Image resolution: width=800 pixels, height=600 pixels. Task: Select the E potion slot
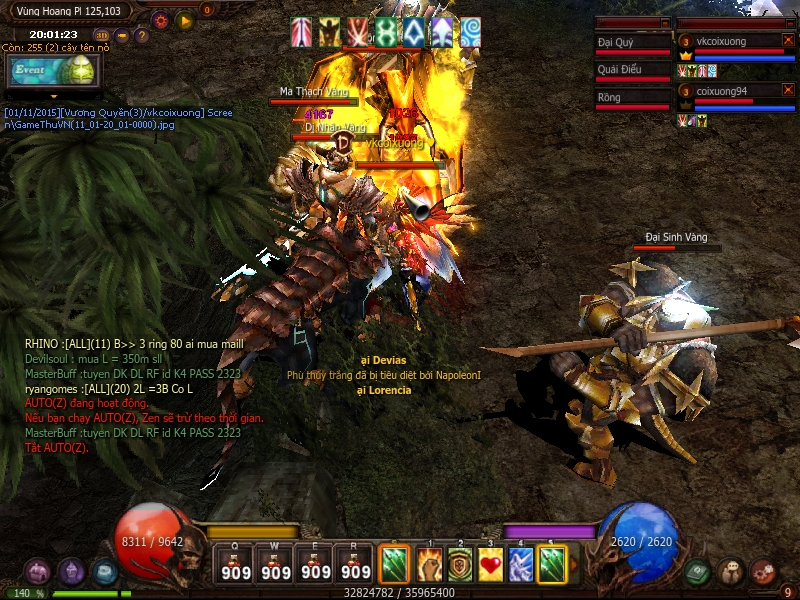point(316,565)
